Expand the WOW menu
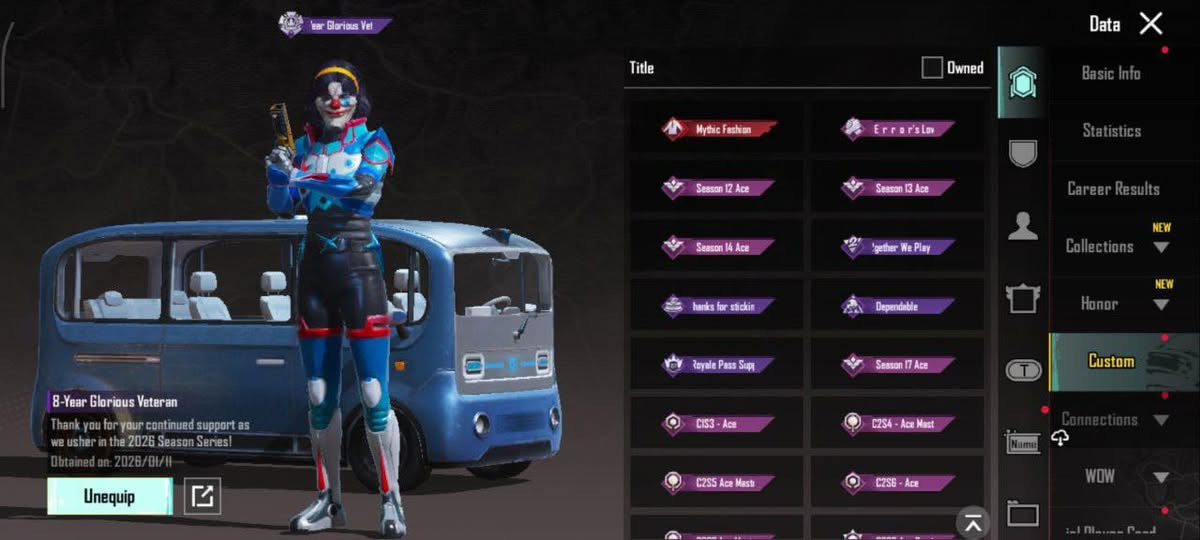1200x540 pixels. 1115,477
